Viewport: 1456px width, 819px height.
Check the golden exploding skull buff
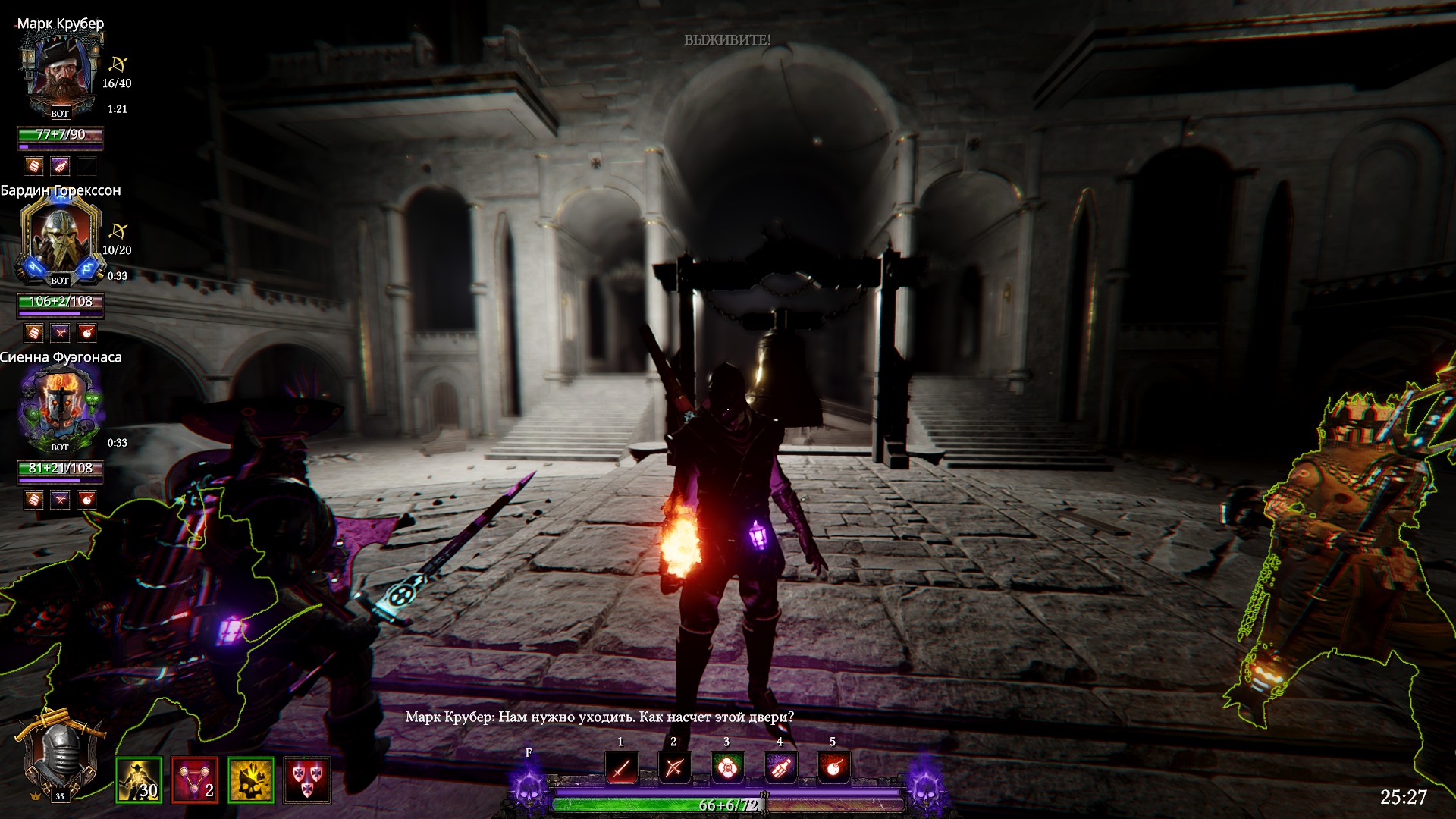click(251, 780)
